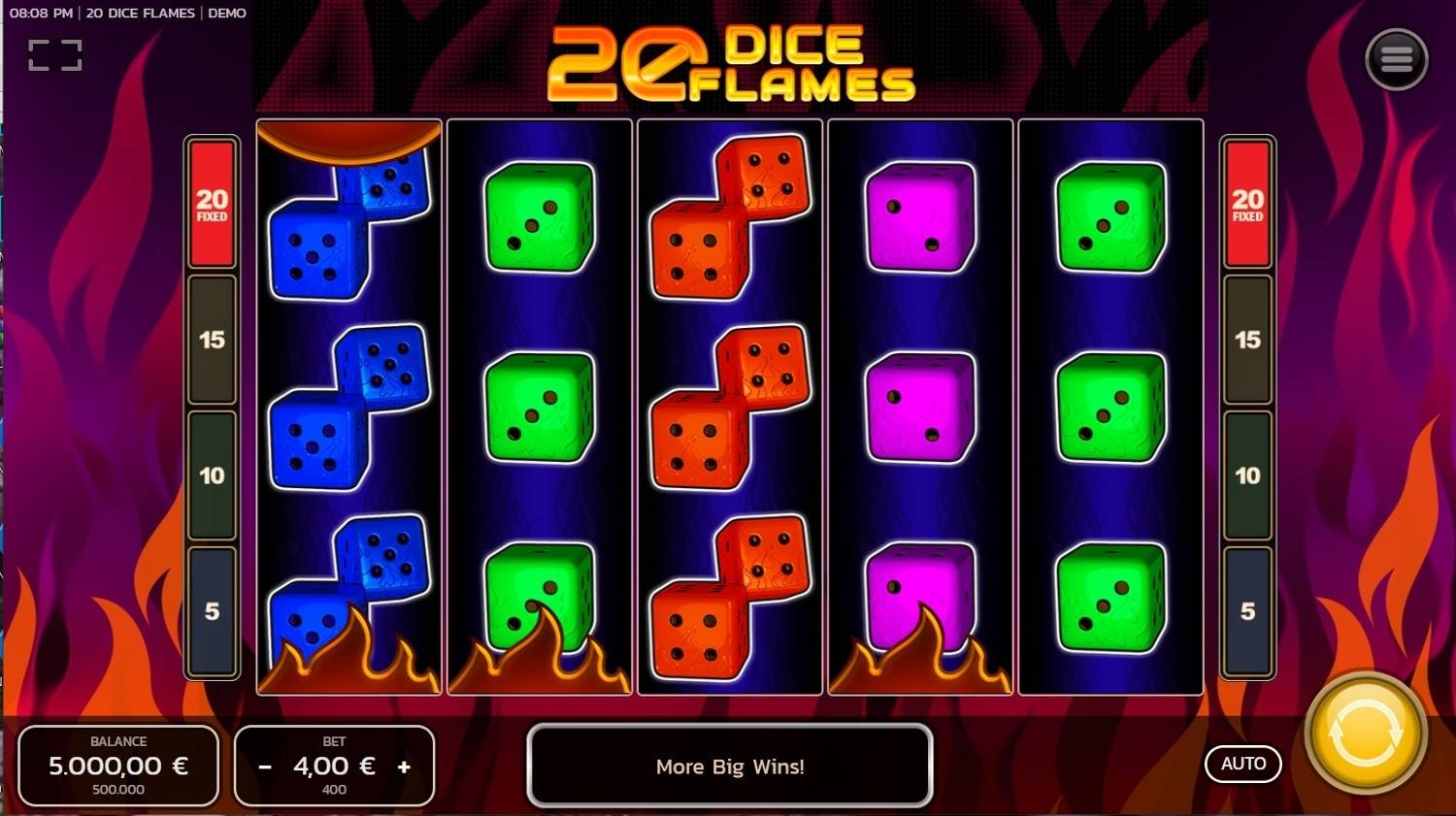
Task: Click the More Big Wins banner
Action: (730, 767)
